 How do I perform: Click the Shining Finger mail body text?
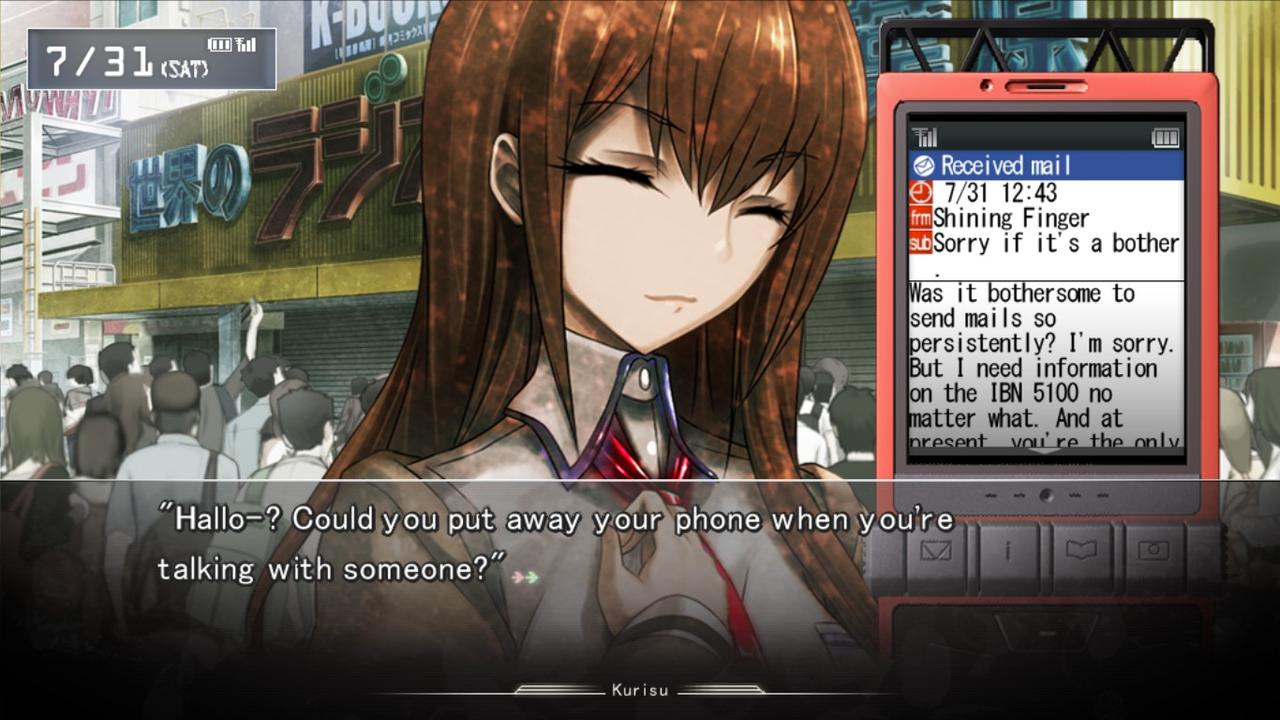pos(1045,367)
